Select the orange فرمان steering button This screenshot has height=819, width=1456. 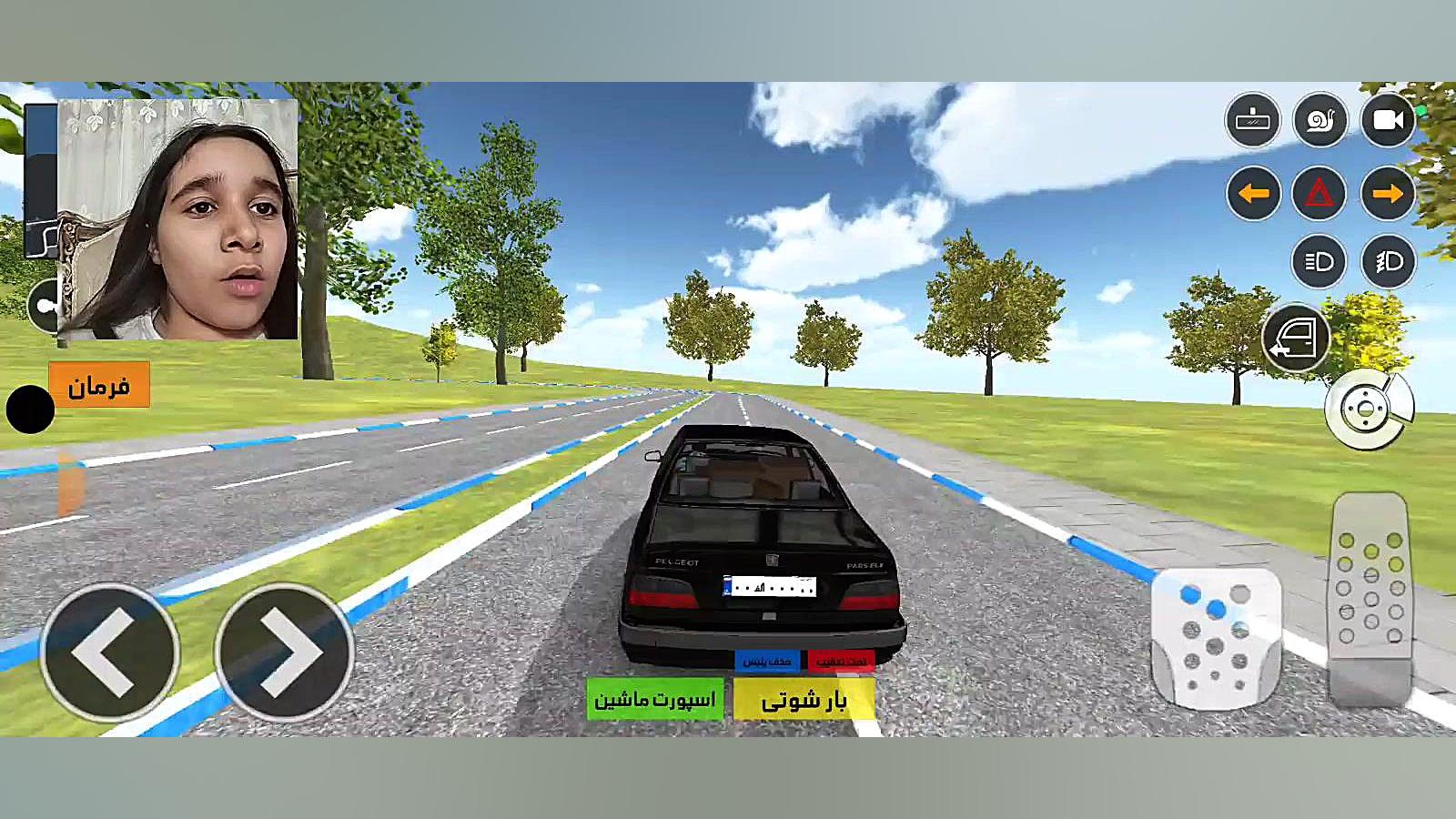click(x=98, y=386)
